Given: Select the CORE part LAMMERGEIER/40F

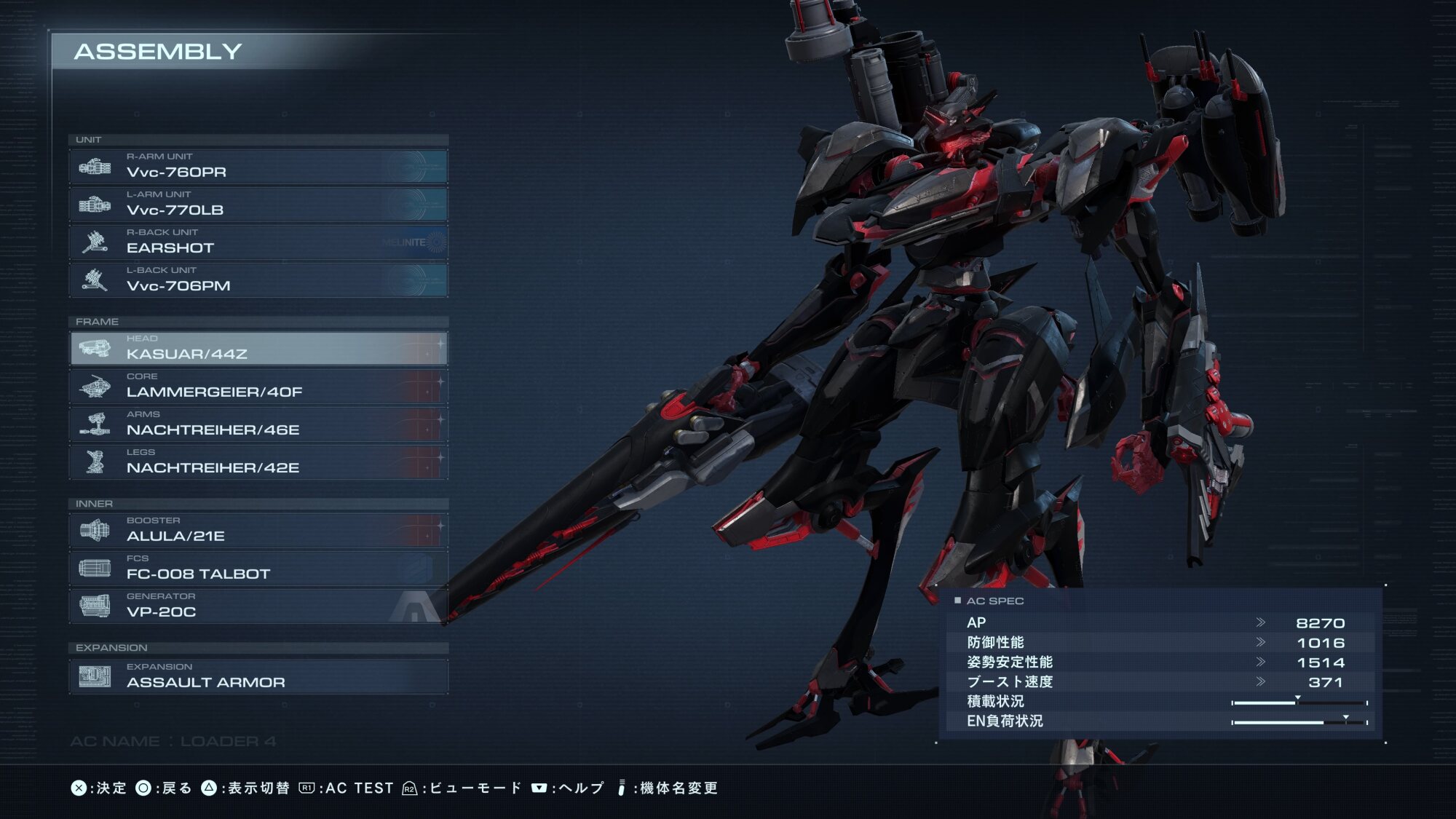Looking at the screenshot, I should (258, 386).
